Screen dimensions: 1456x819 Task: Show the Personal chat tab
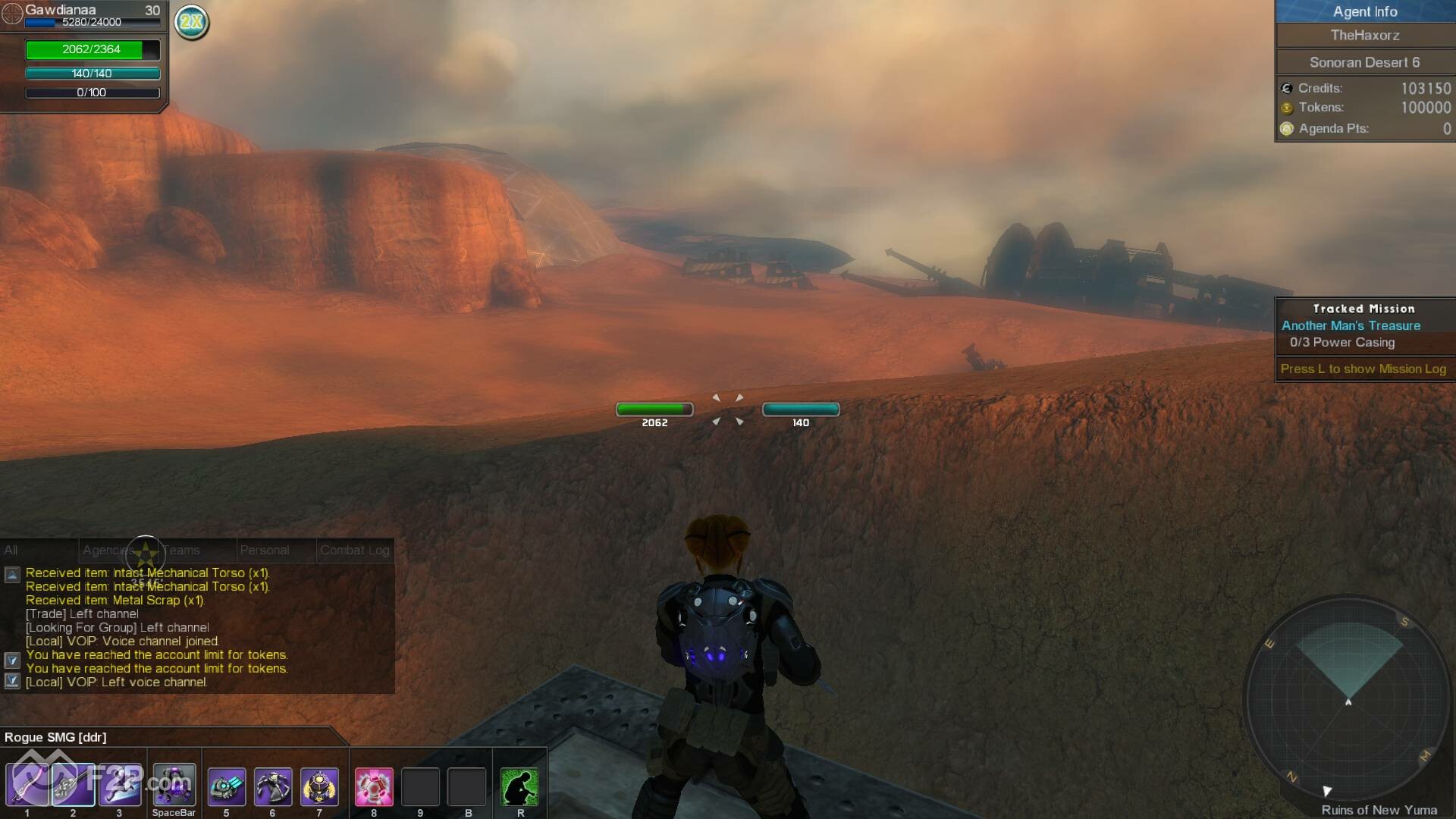coord(264,550)
